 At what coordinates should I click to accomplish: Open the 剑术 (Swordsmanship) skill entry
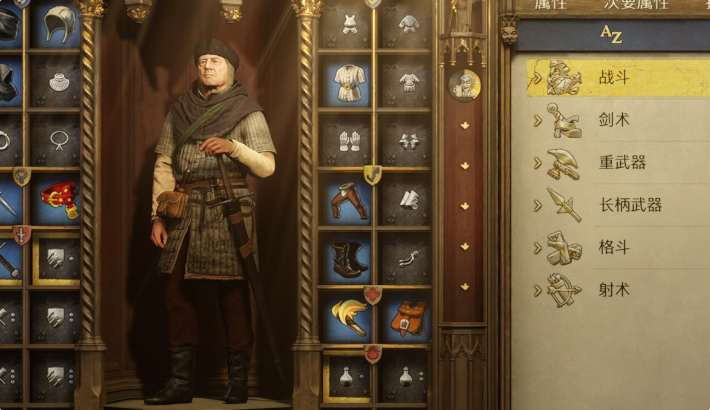(610, 120)
